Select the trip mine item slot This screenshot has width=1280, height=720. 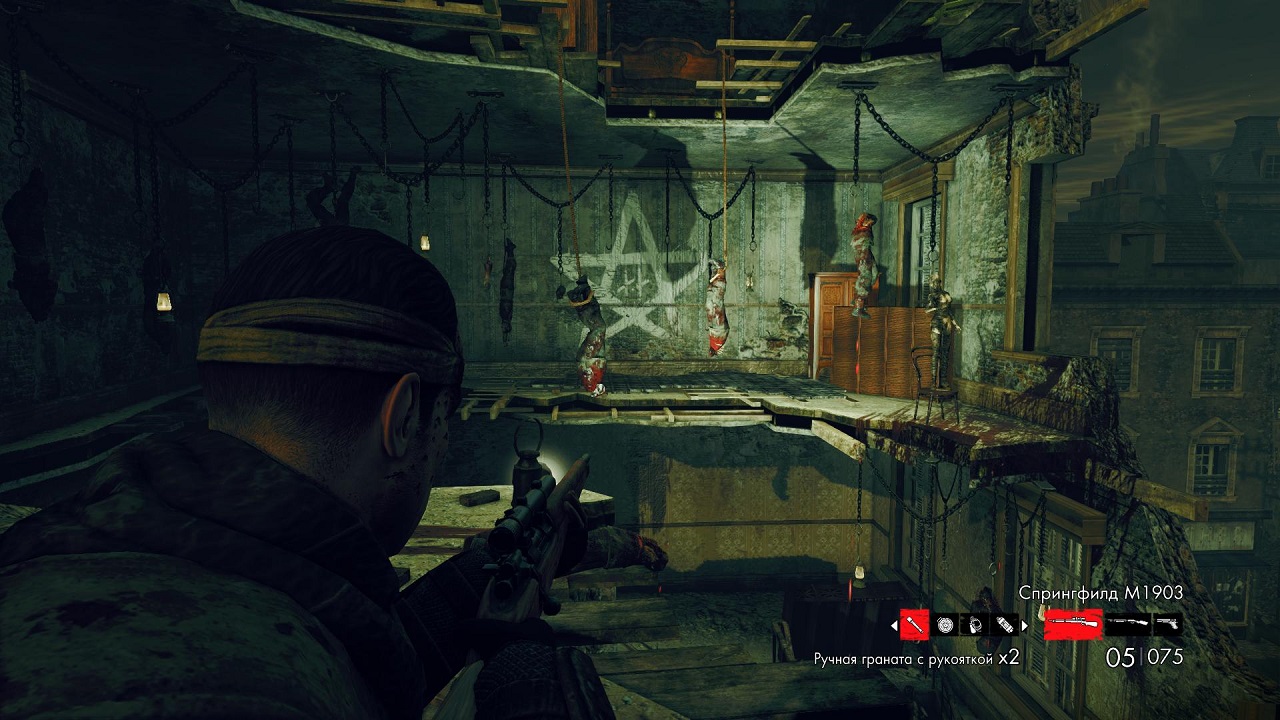coord(975,625)
